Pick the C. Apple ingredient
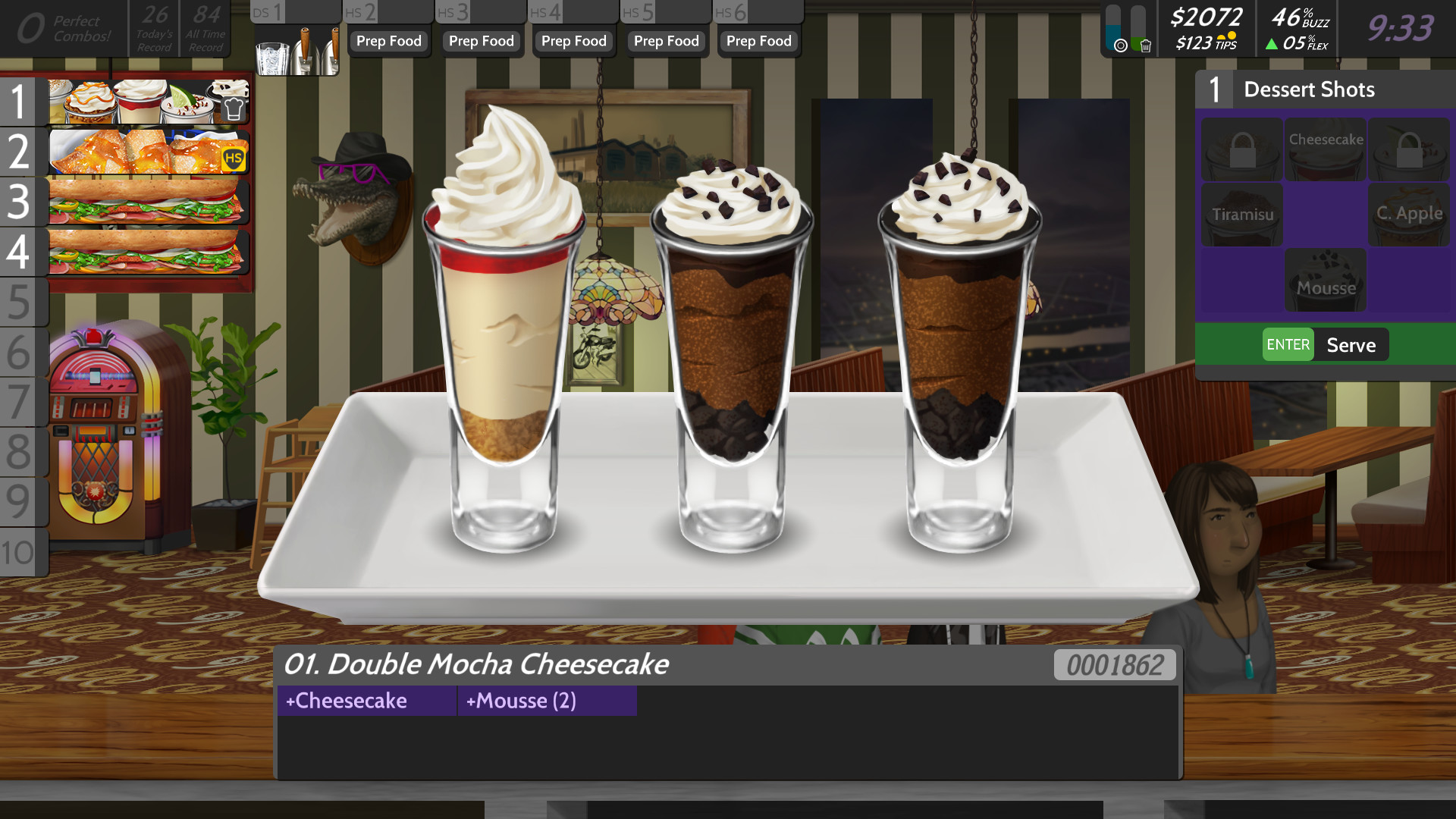The height and width of the screenshot is (819, 1456). pyautogui.click(x=1409, y=215)
